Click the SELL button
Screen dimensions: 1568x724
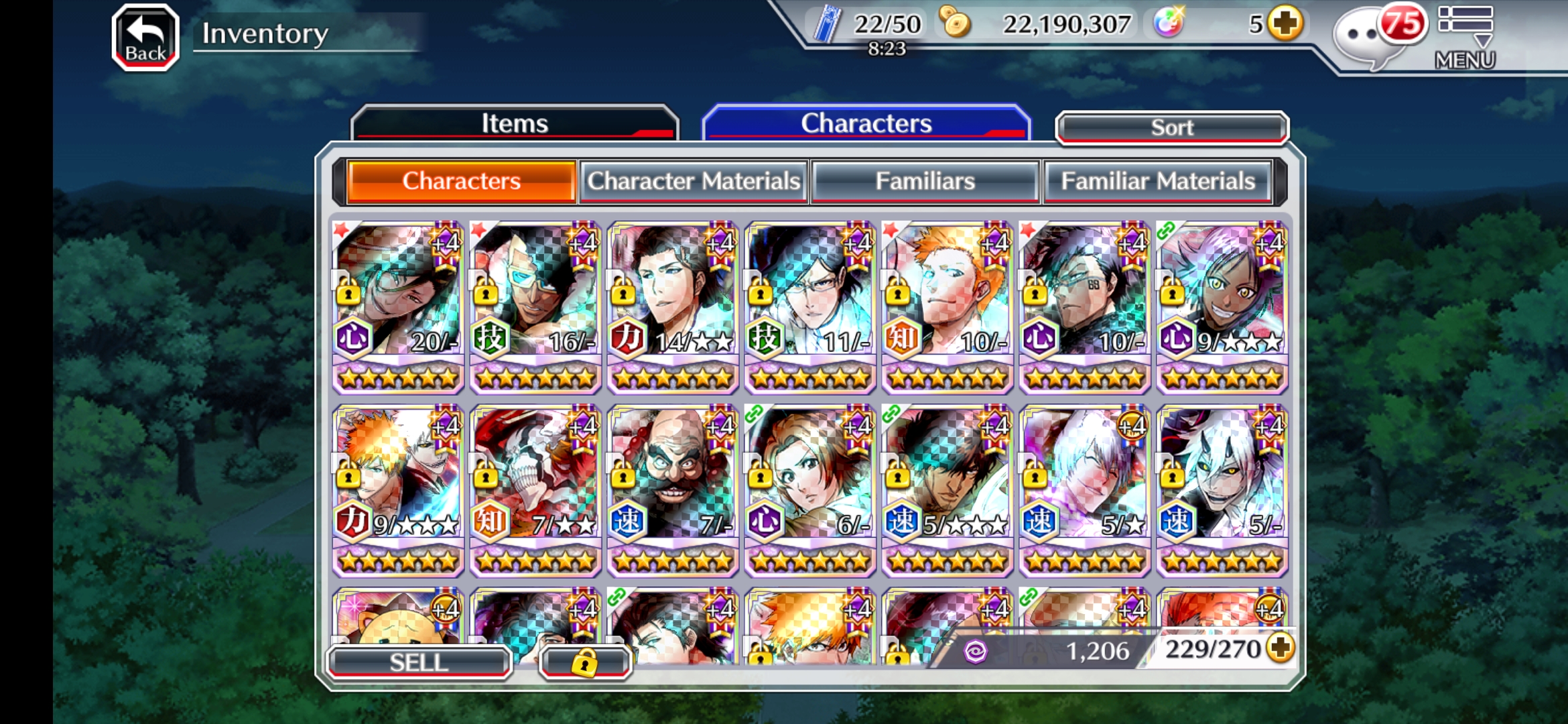pos(419,662)
